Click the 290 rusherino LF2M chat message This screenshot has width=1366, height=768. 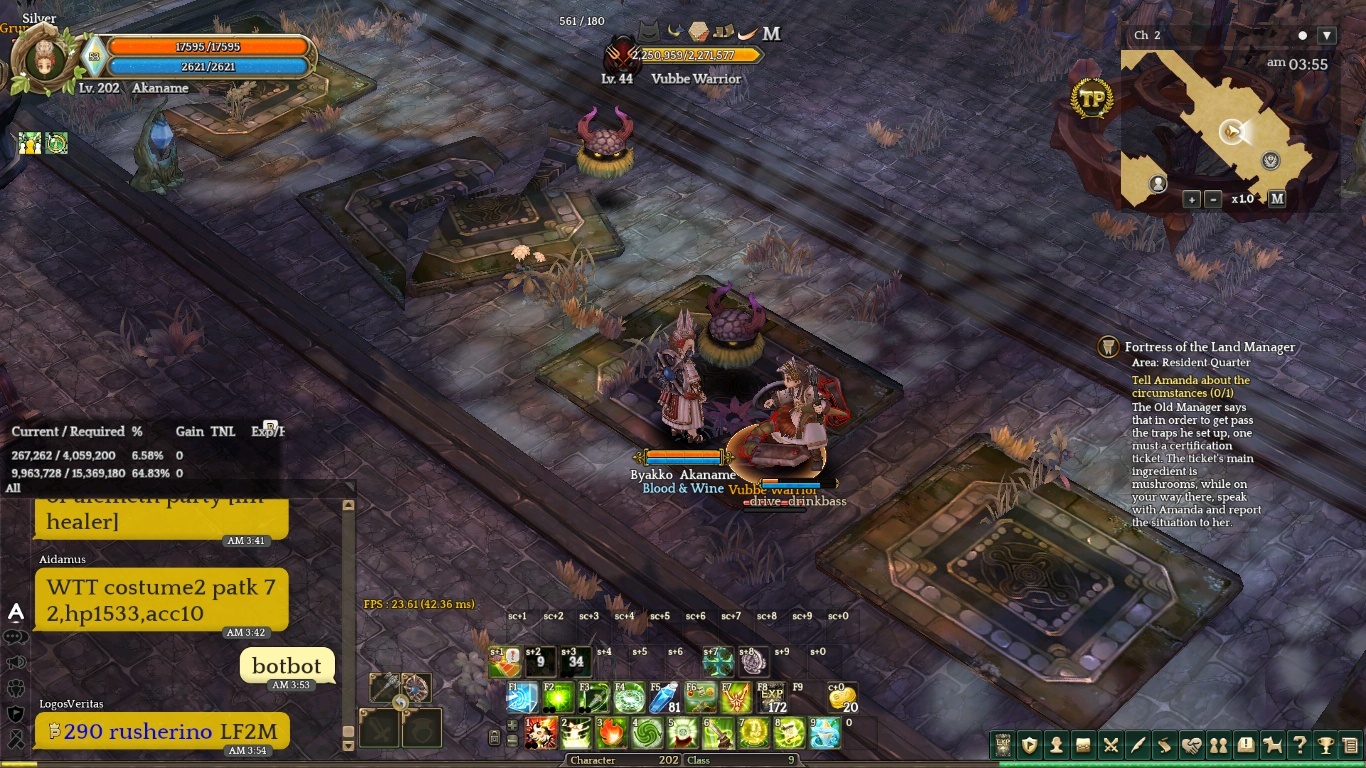click(162, 731)
